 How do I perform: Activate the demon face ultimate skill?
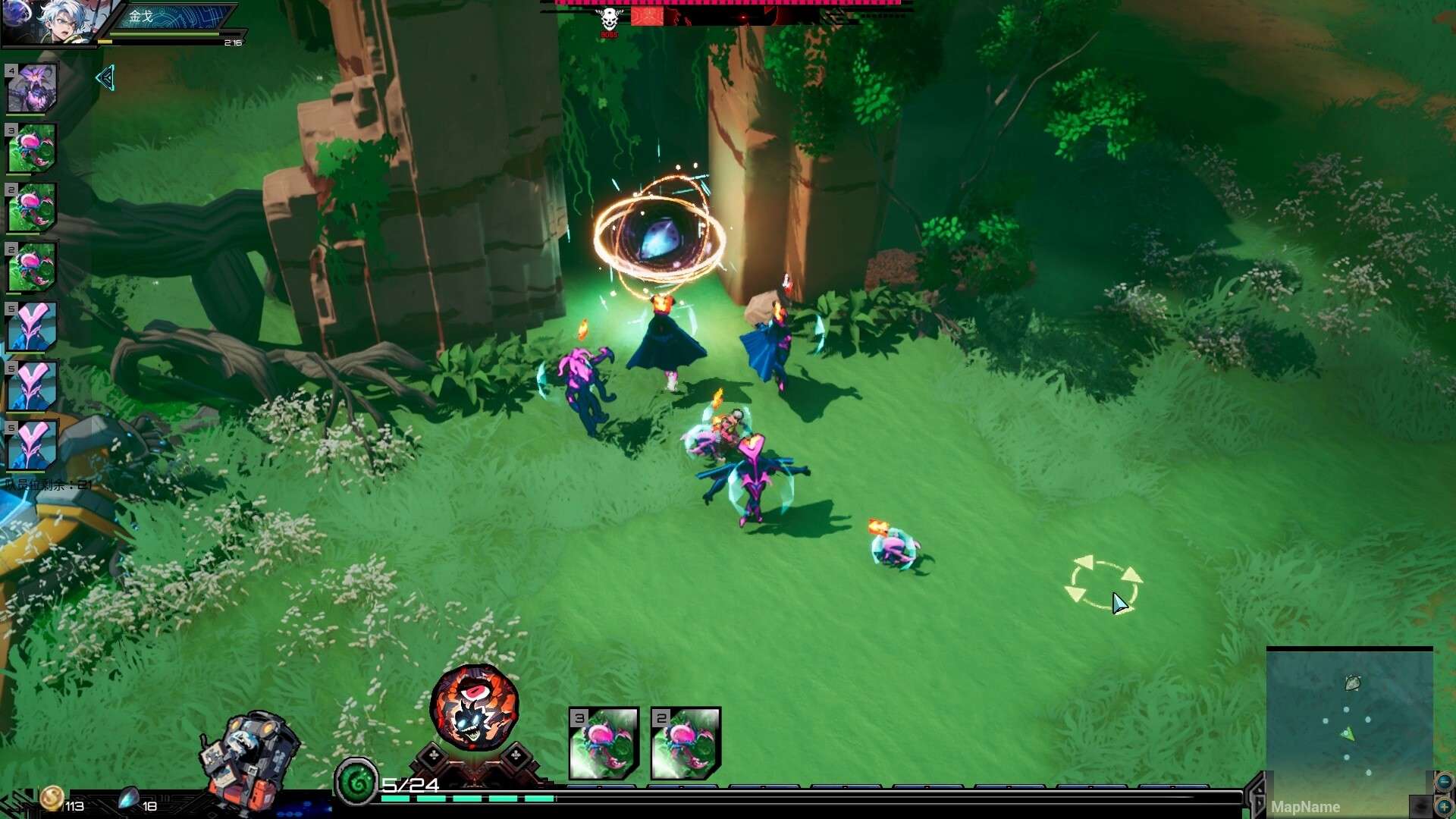pyautogui.click(x=474, y=707)
